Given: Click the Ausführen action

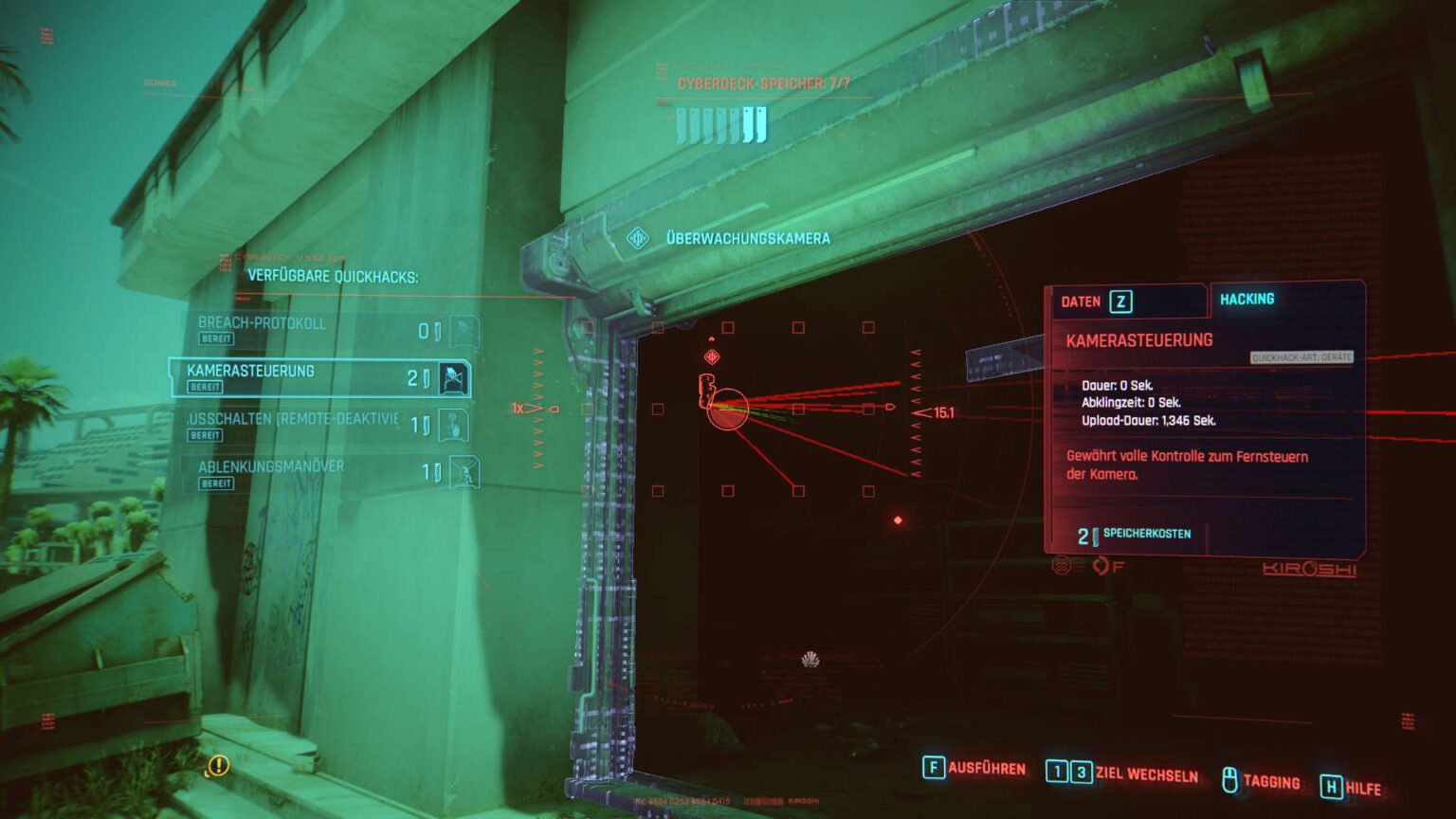Looking at the screenshot, I should [x=974, y=768].
